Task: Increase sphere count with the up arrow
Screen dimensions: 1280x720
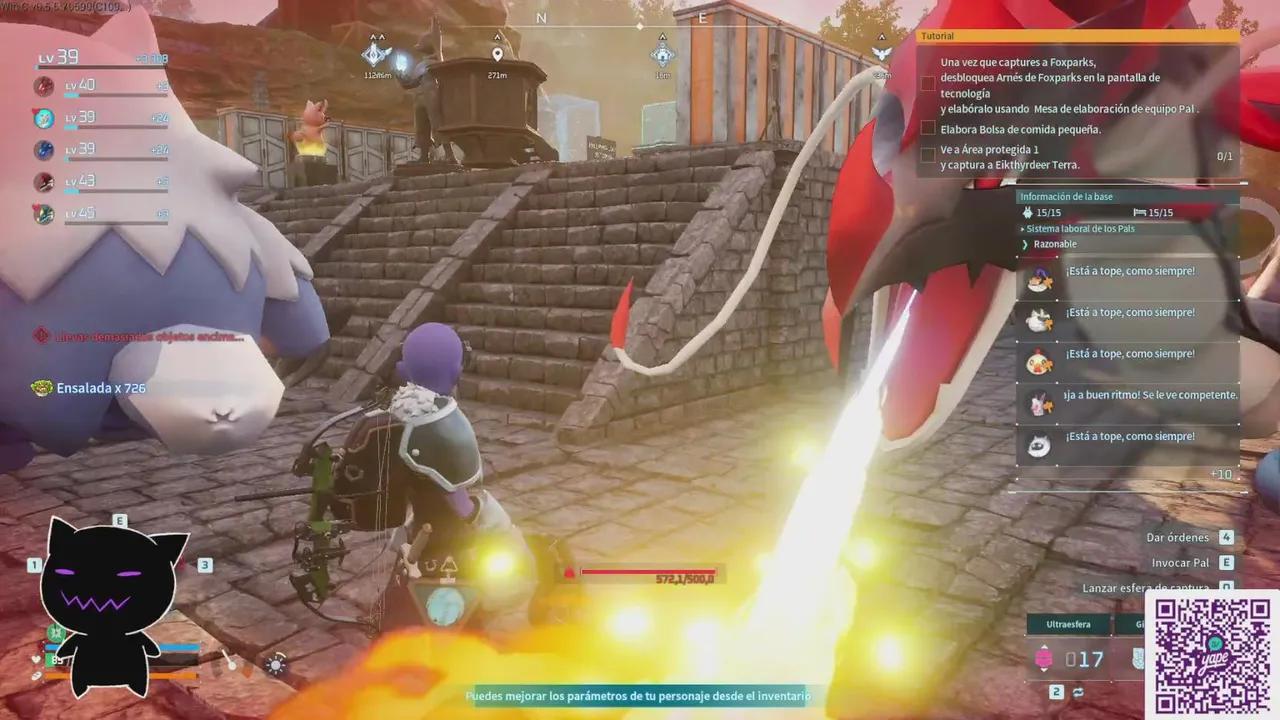Action: 1045,646
